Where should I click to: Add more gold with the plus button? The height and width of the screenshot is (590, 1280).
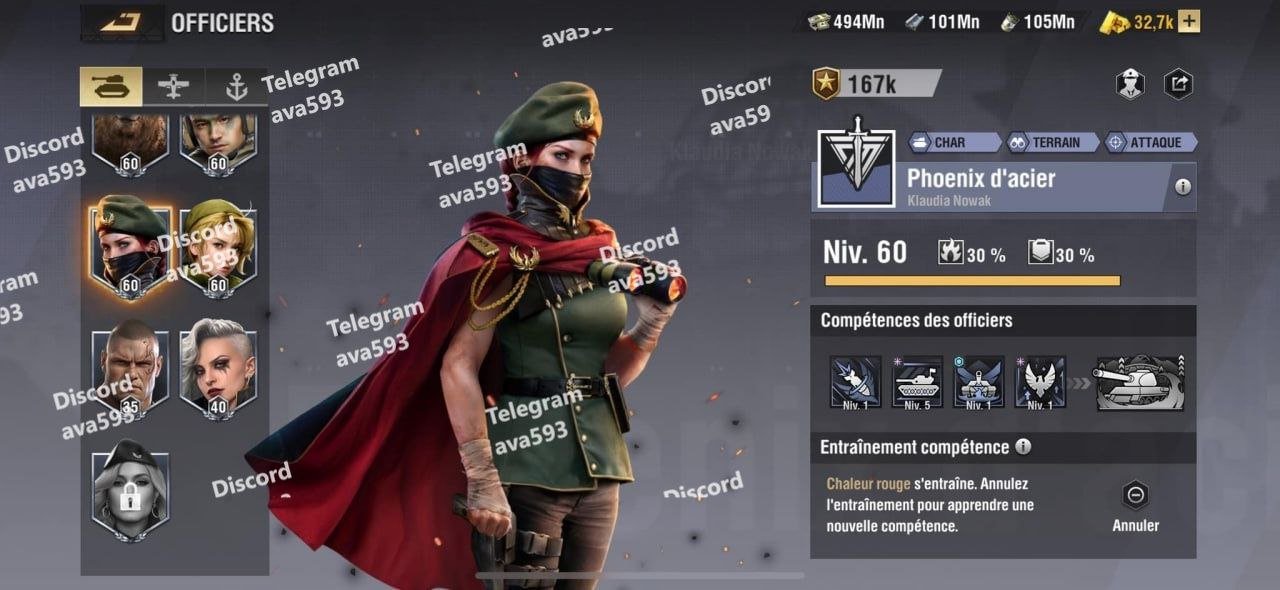(x=1189, y=22)
